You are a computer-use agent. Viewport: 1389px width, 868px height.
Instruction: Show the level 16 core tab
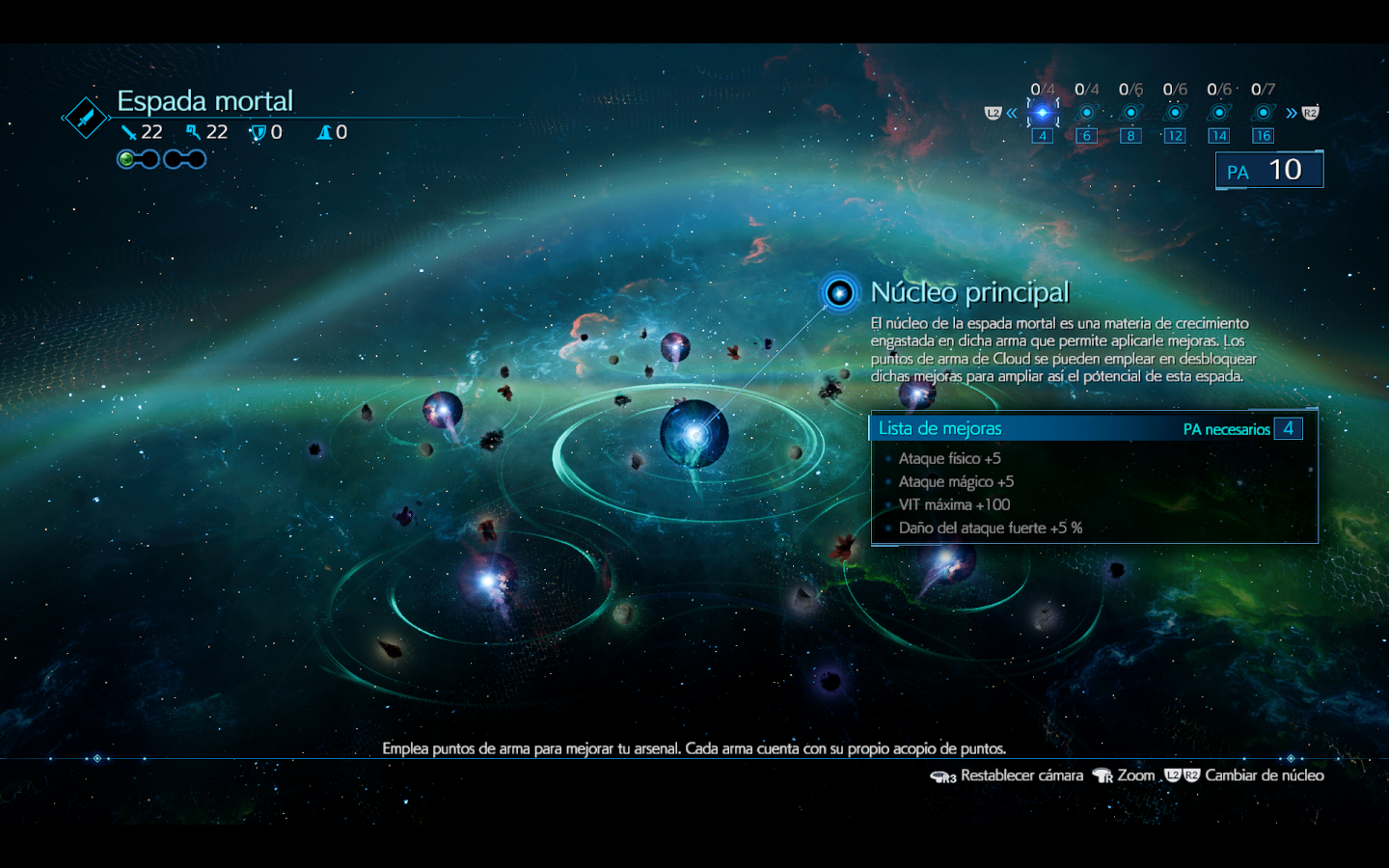point(1263,113)
